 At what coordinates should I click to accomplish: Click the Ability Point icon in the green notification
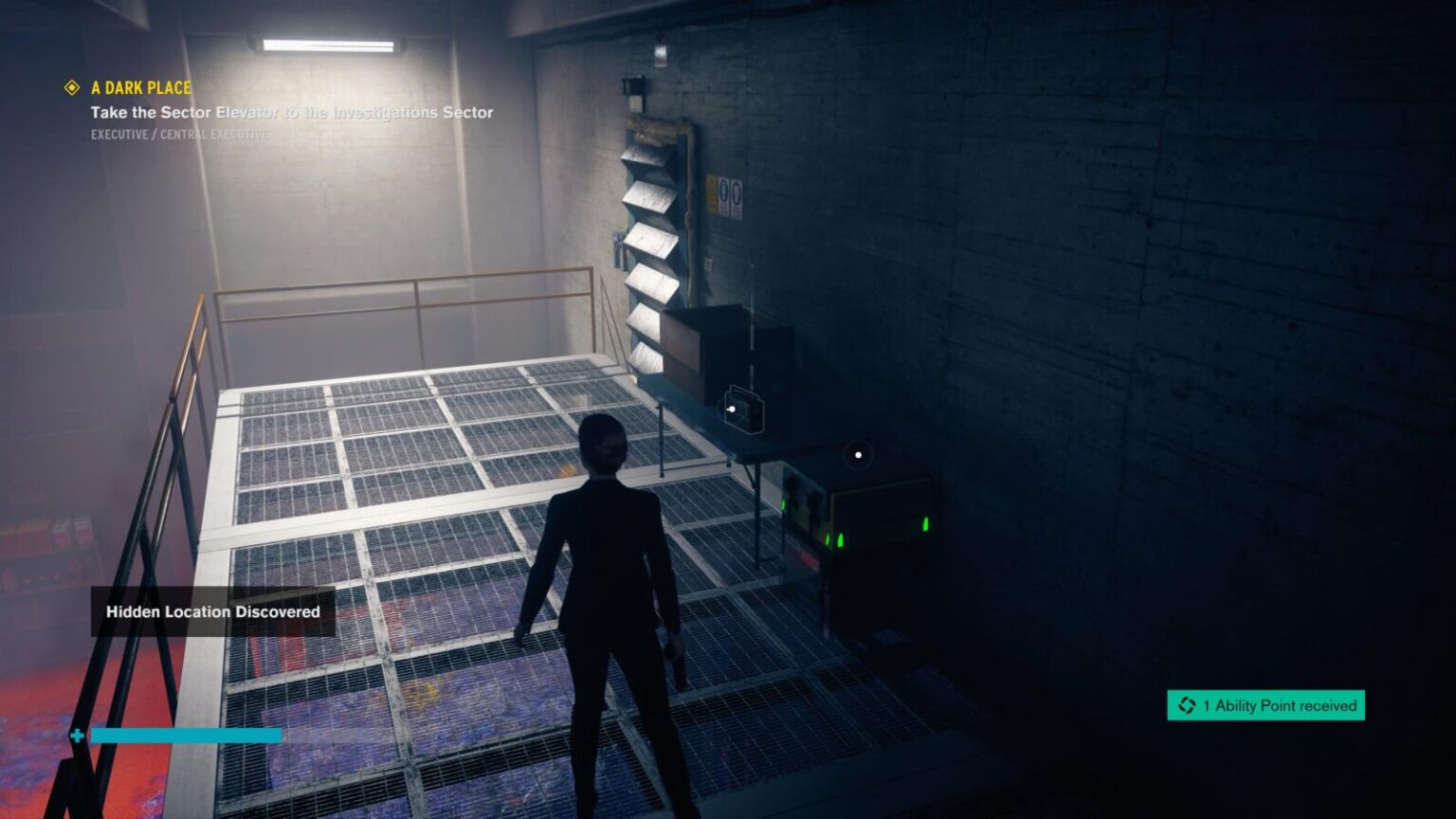pos(1185,705)
